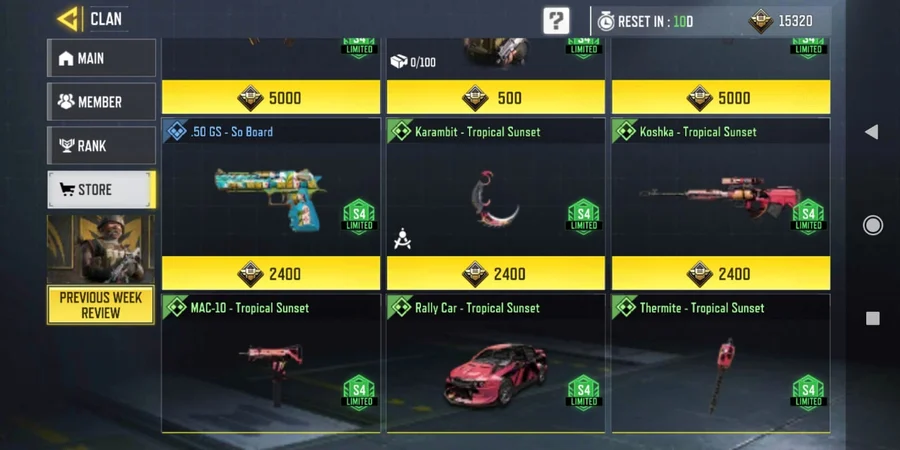Screen dimensions: 900x450
Task: Tap the Android home circle
Action: (x=872, y=225)
